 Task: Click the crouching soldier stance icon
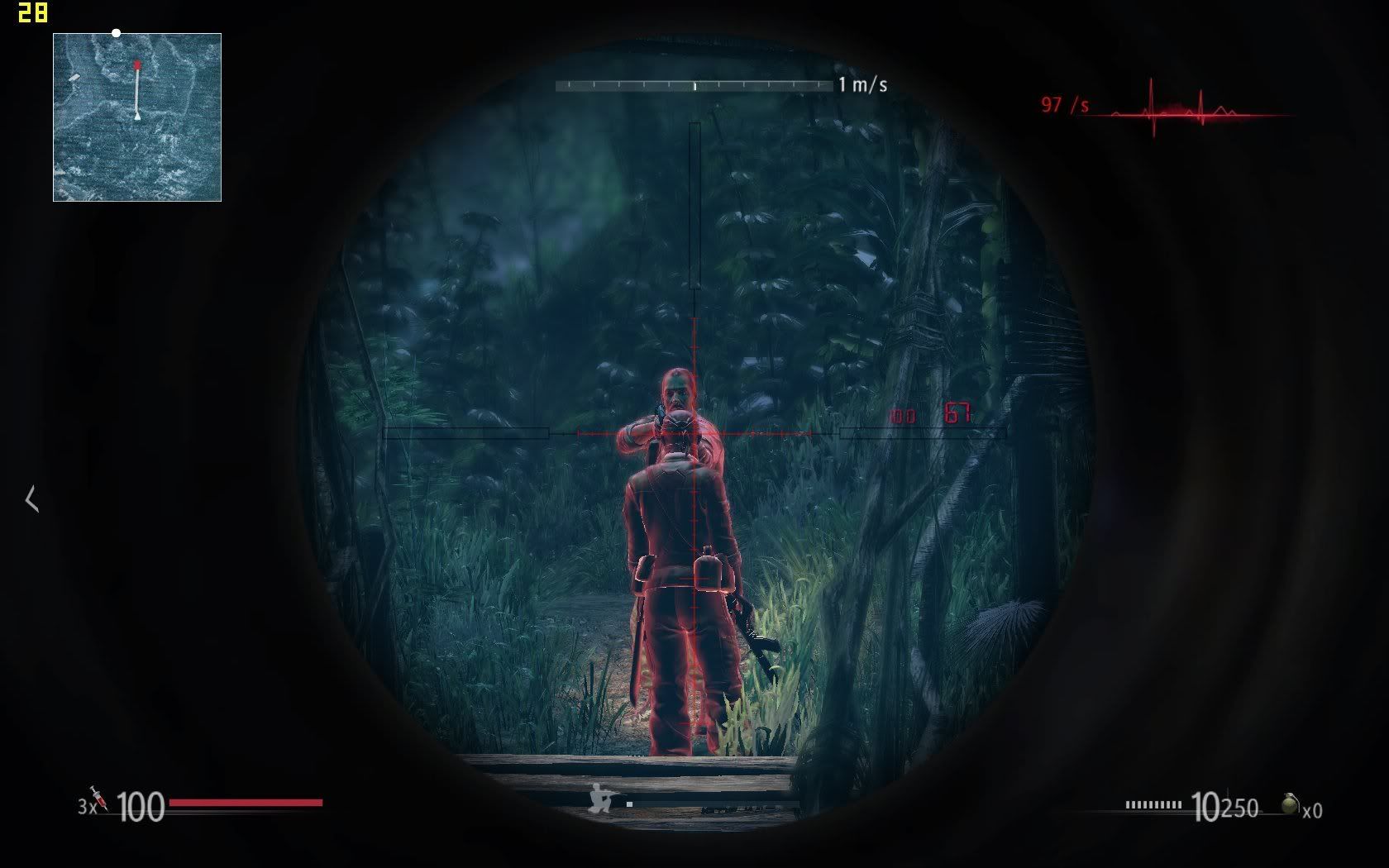coord(603,799)
